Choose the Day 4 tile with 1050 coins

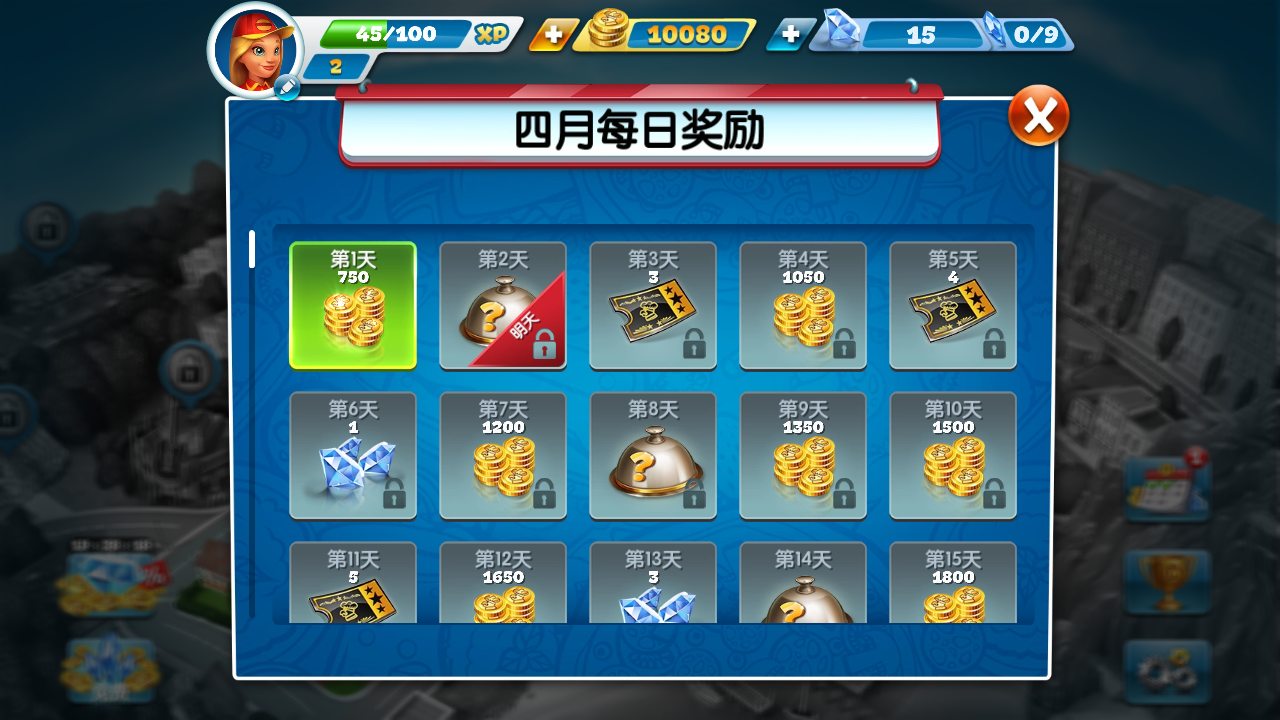click(x=803, y=306)
